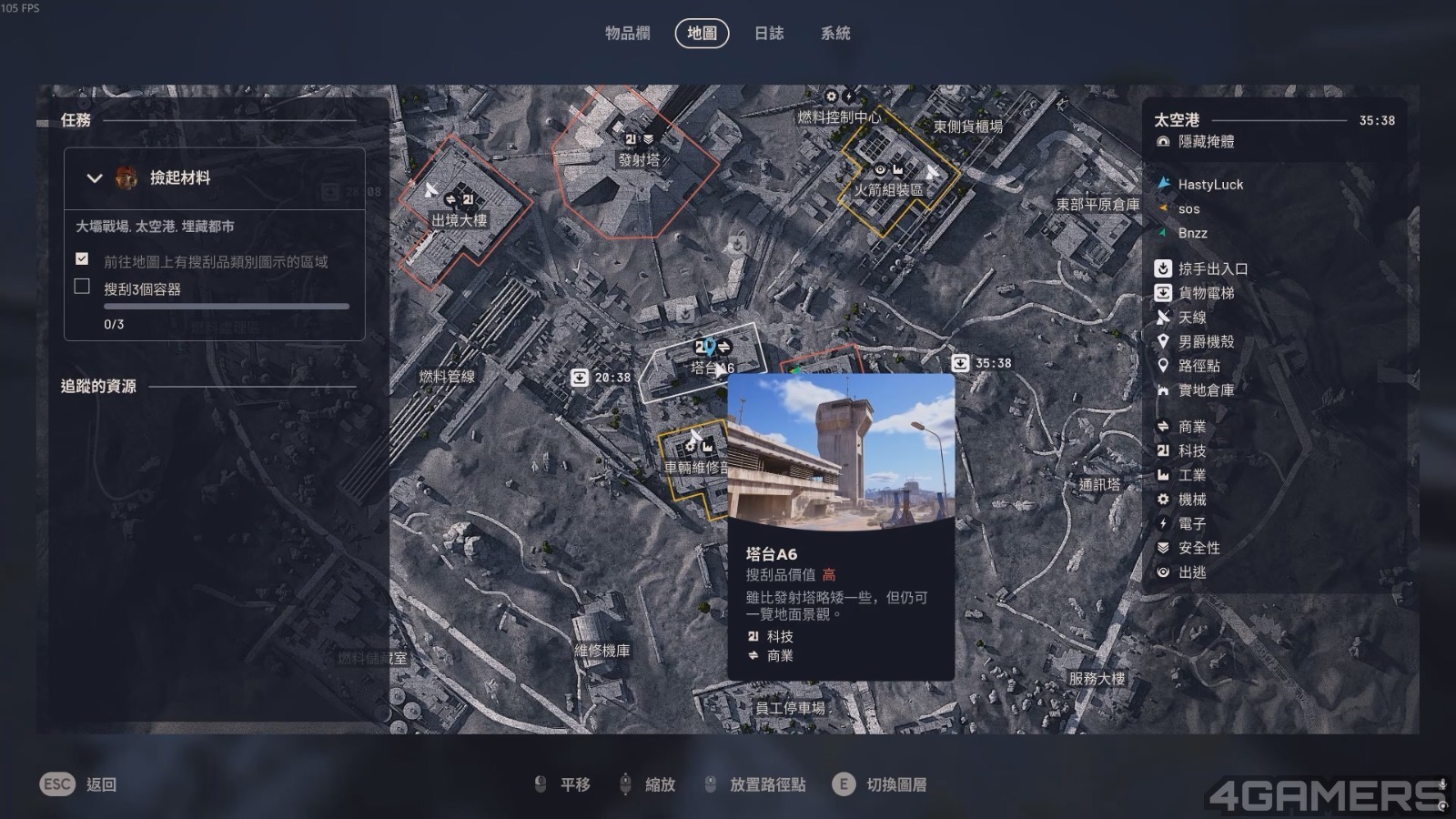
Task: Toggle the 科技 legend filter
Action: tap(1191, 451)
